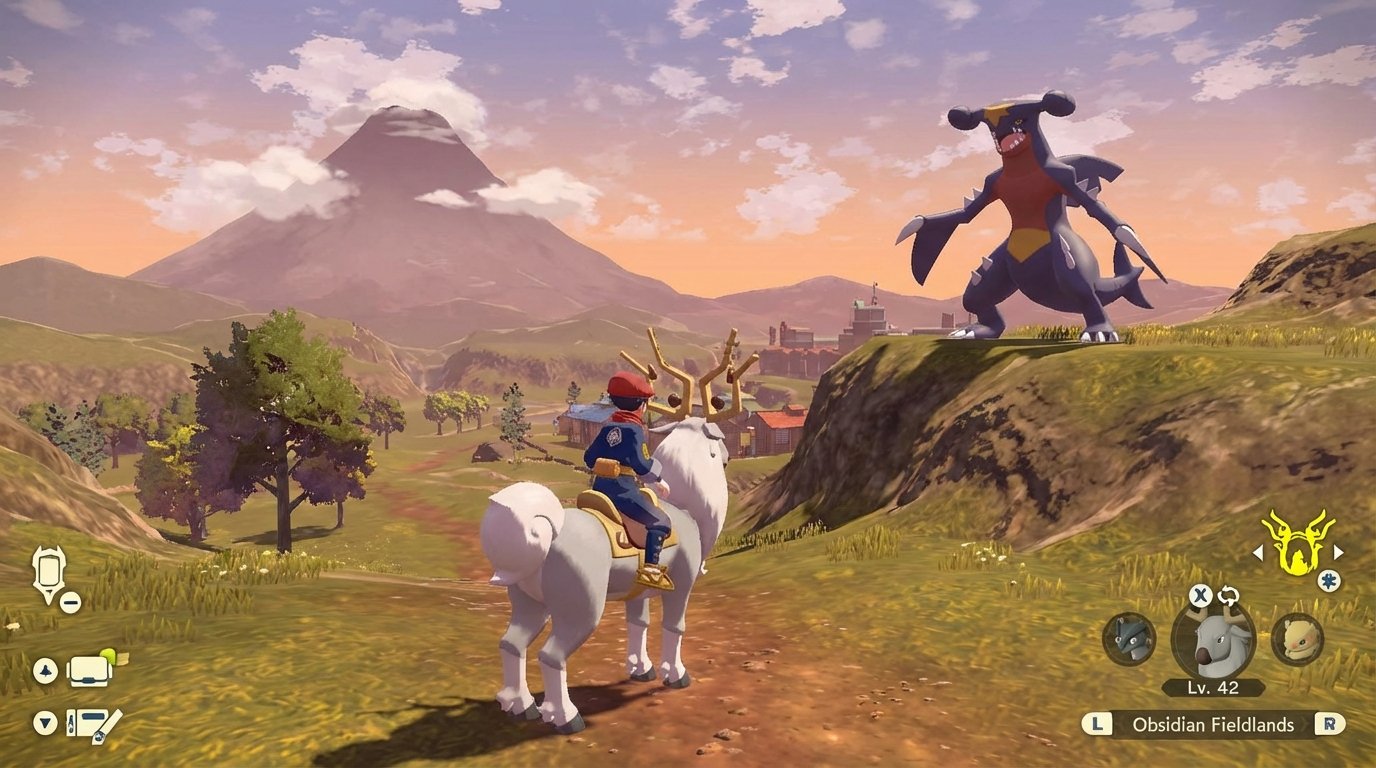The height and width of the screenshot is (768, 1376).
Task: Select the yellow Wyrdeer mount icon
Action: (x=1300, y=545)
